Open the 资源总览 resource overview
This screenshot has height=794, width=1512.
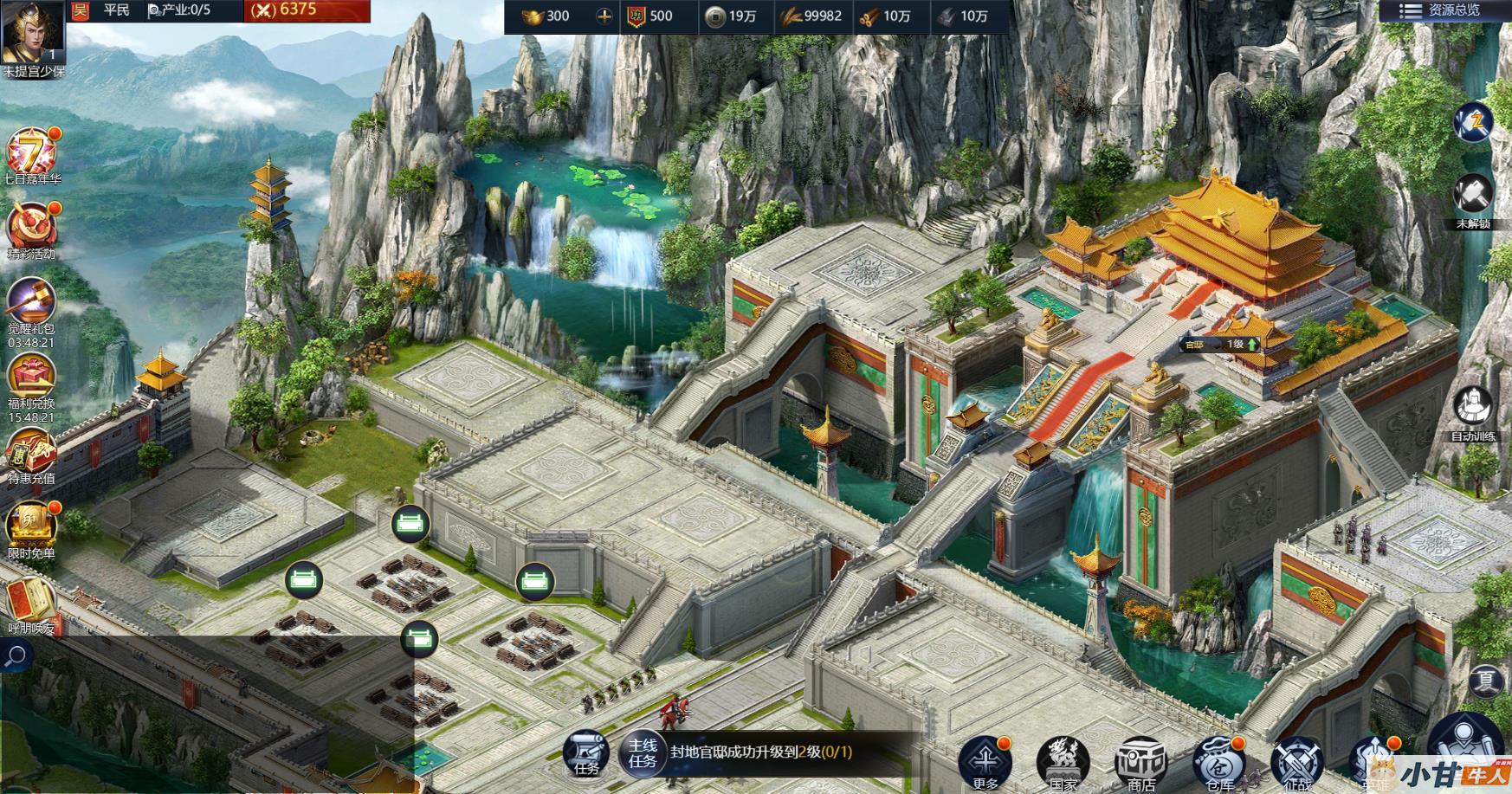click(x=1444, y=11)
